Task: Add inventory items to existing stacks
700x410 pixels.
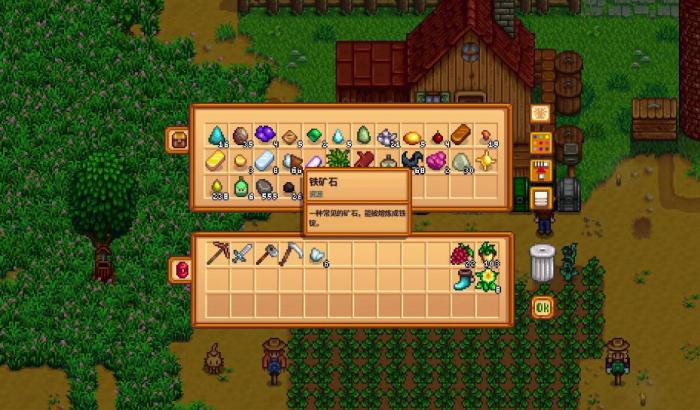Action: [540, 169]
